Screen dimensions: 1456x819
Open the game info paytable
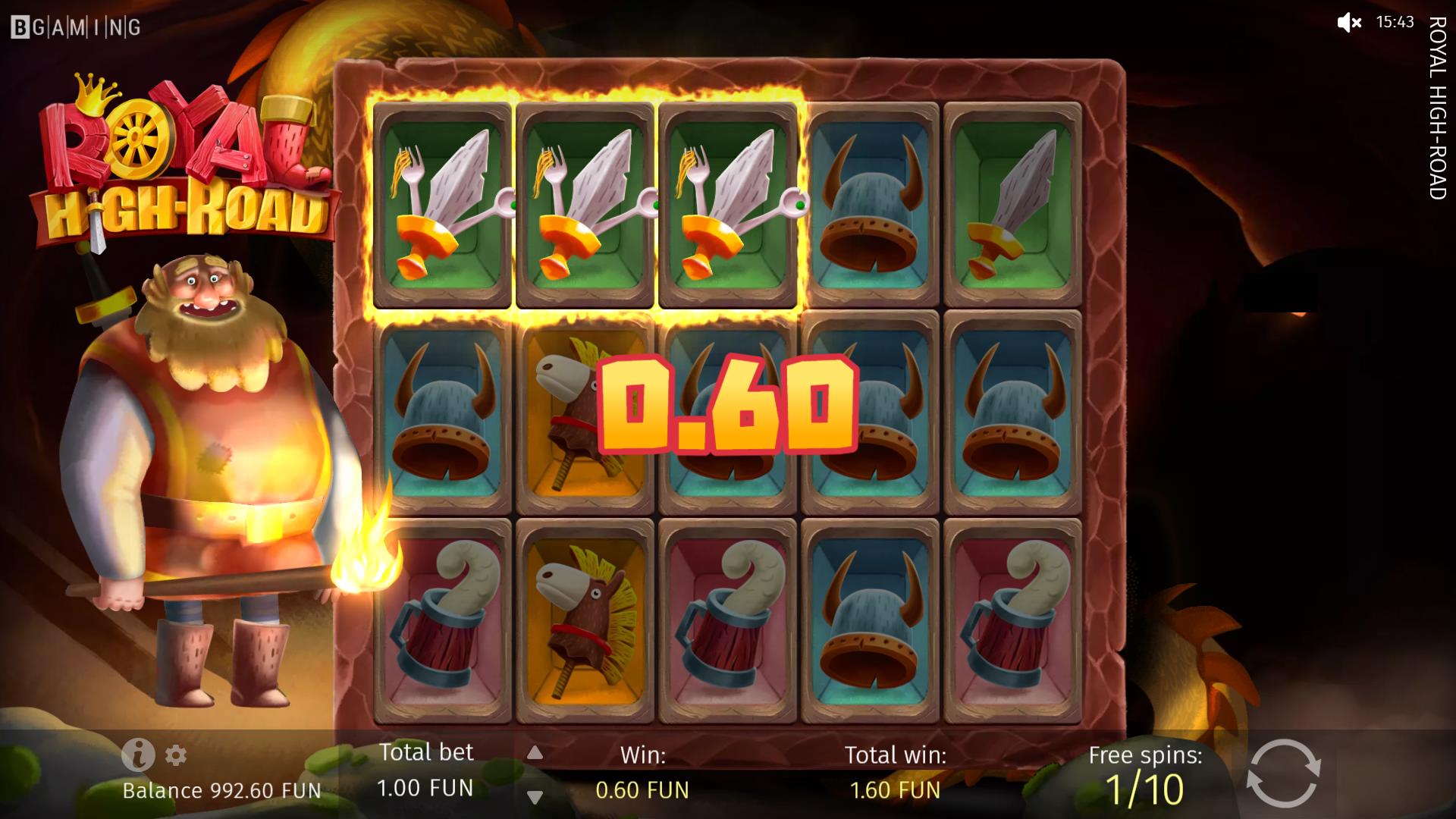(138, 755)
